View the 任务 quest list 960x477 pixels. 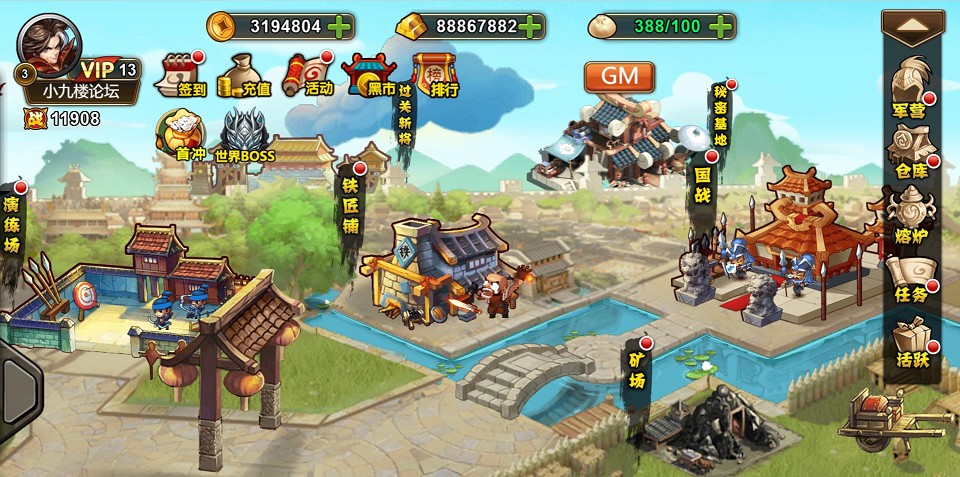pyautogui.click(x=909, y=277)
